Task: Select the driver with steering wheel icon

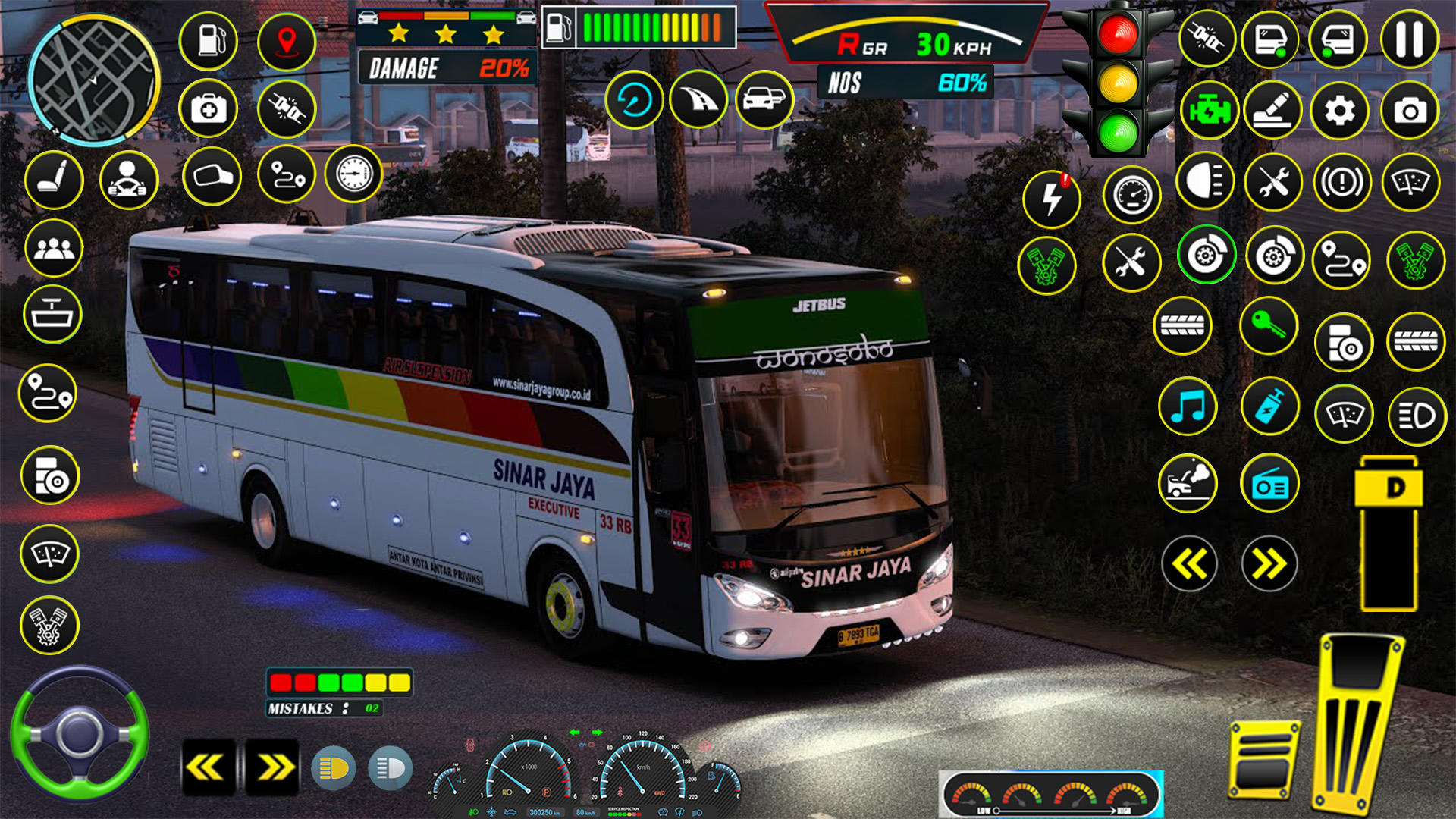Action: [x=128, y=180]
